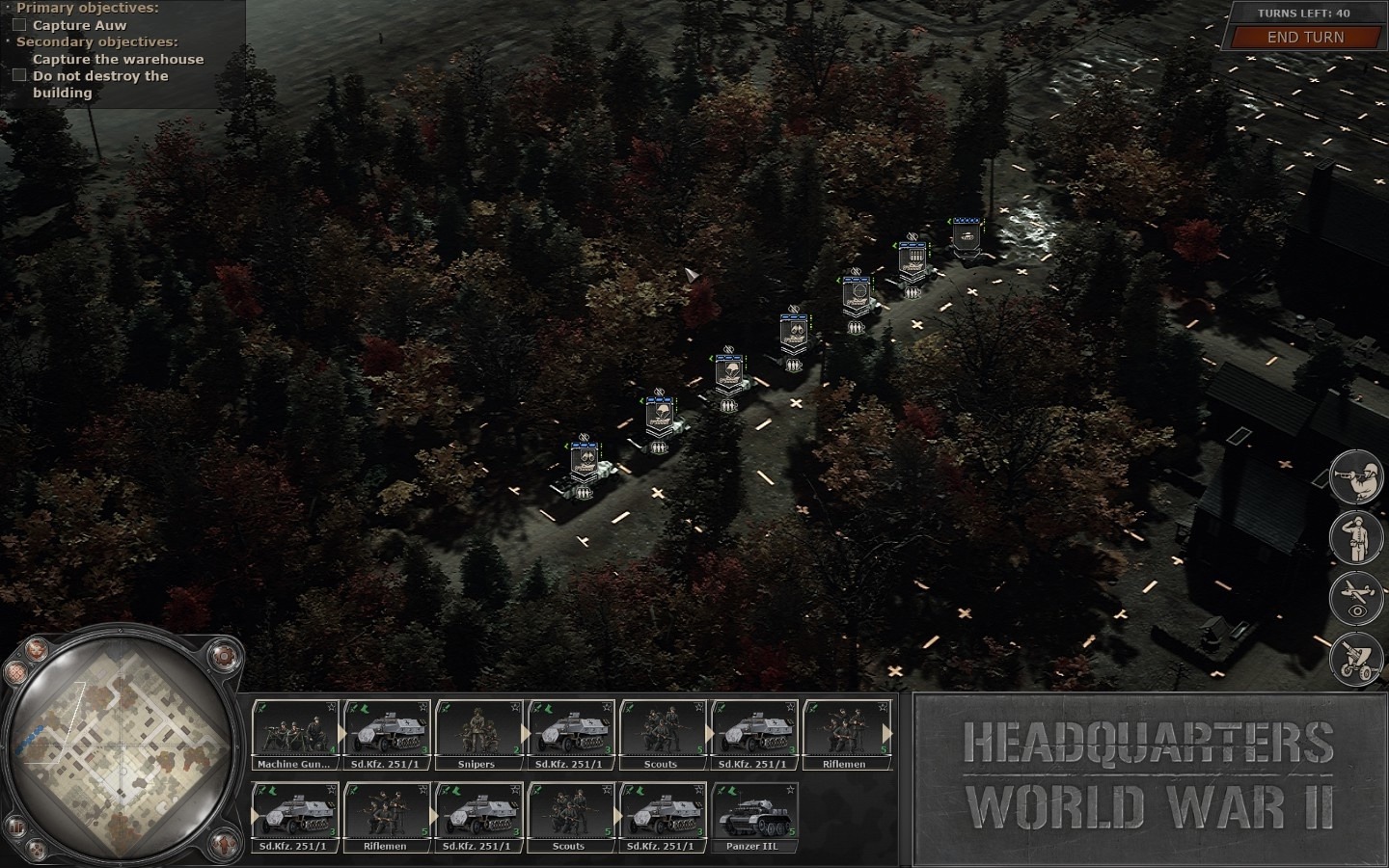The width and height of the screenshot is (1389, 868).
Task: Select the Snipers unit card
Action: 477,735
